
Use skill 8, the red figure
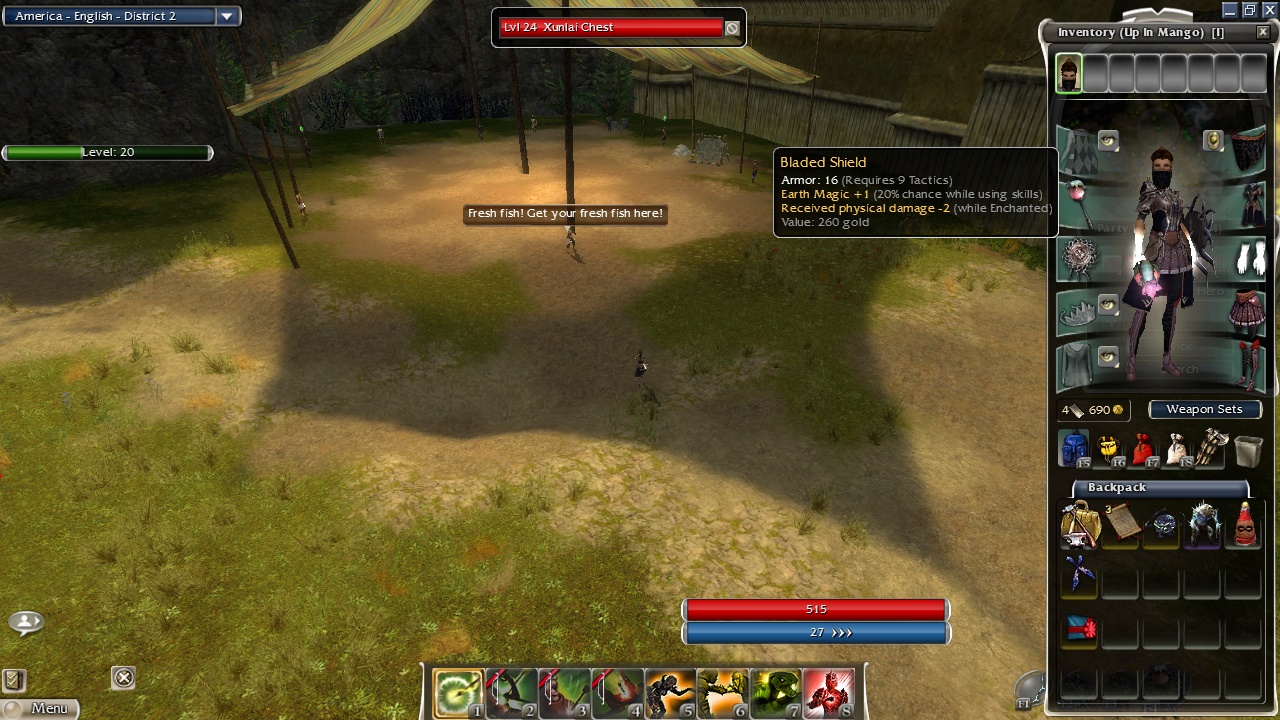coord(829,693)
